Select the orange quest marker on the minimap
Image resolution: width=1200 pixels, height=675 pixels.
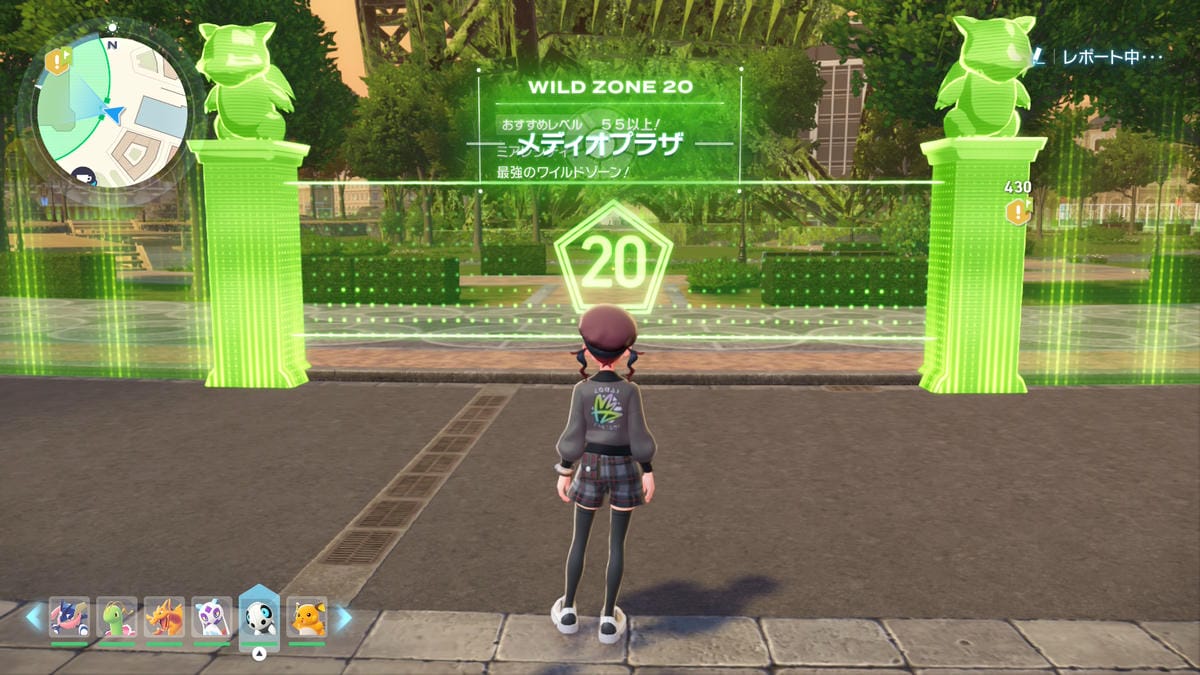(x=58, y=61)
